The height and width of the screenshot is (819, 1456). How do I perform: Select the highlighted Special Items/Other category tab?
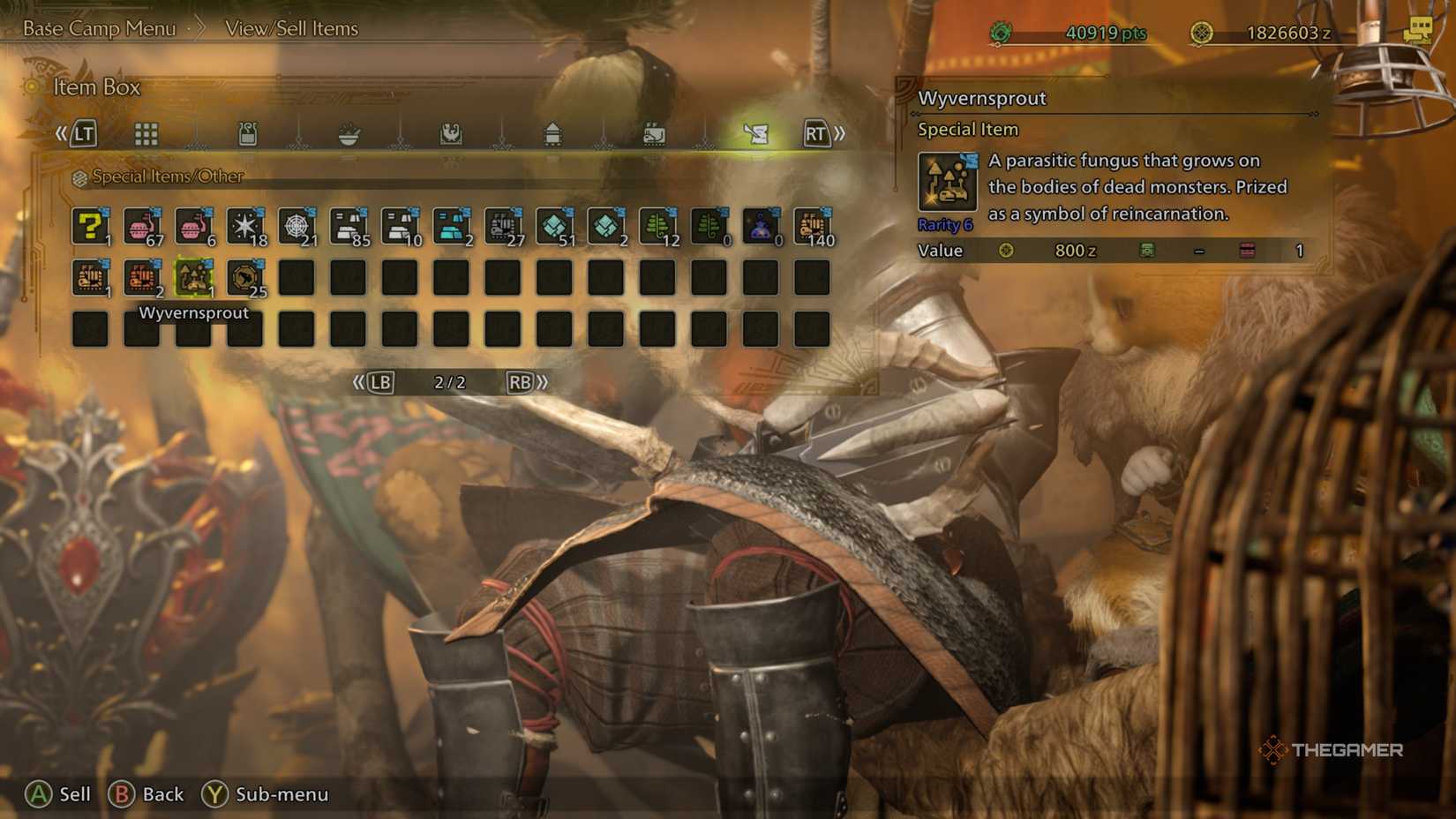tap(757, 133)
